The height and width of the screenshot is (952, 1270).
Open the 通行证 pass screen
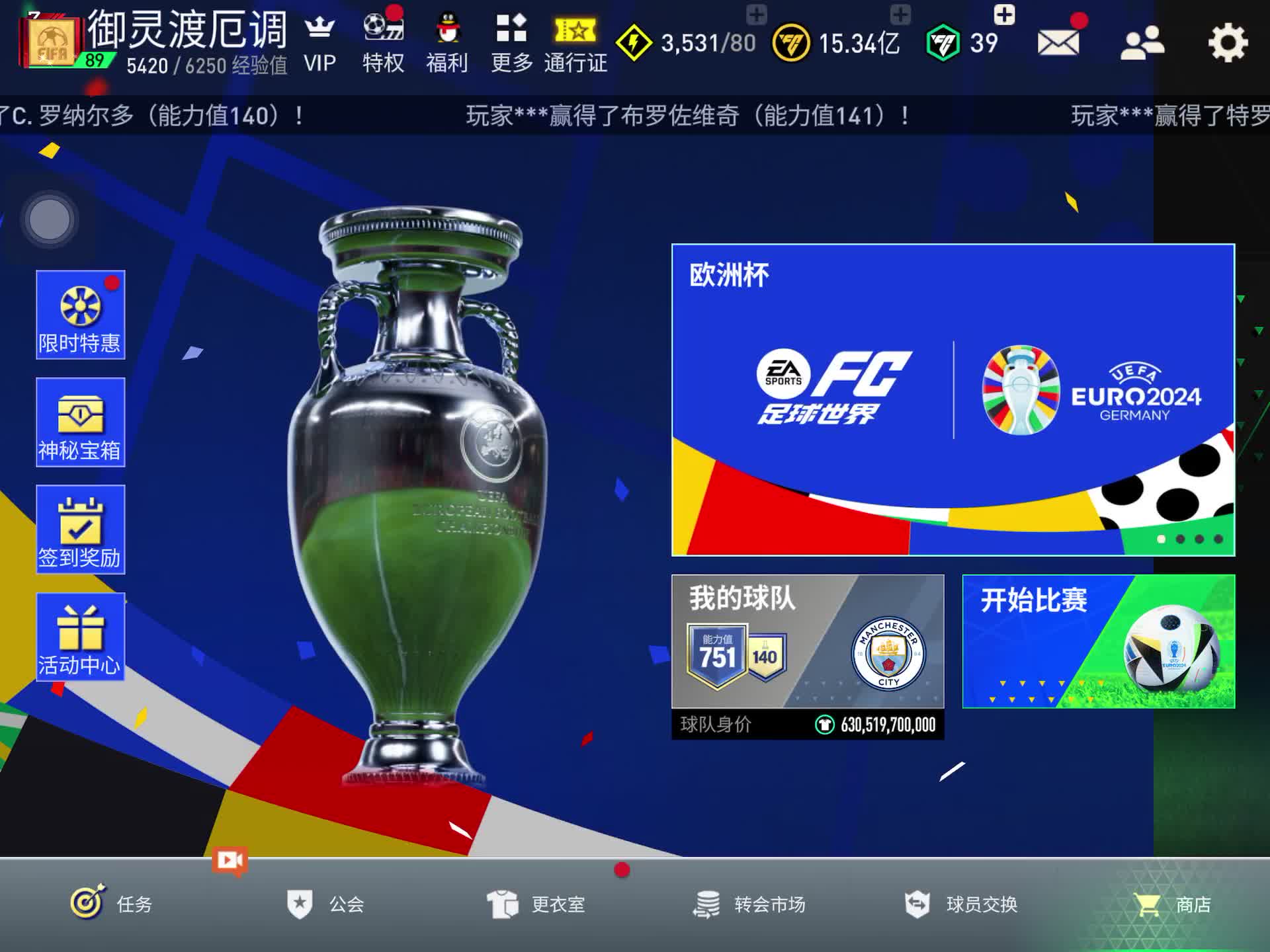coord(575,40)
